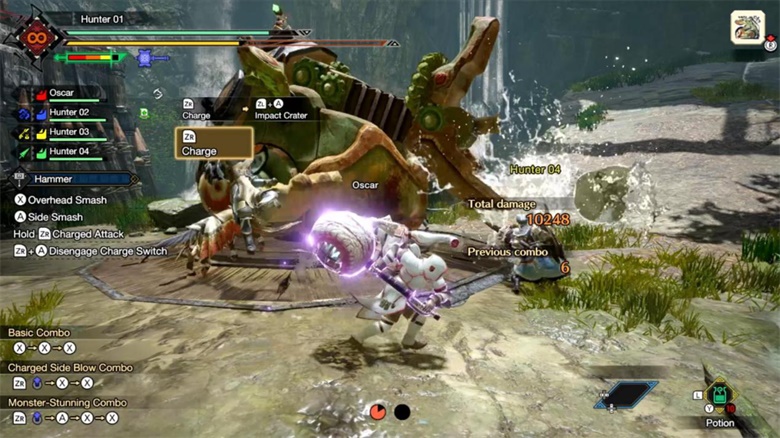Show the Basic Combo entry
Viewport: 780px width, 438px height.
42,332
